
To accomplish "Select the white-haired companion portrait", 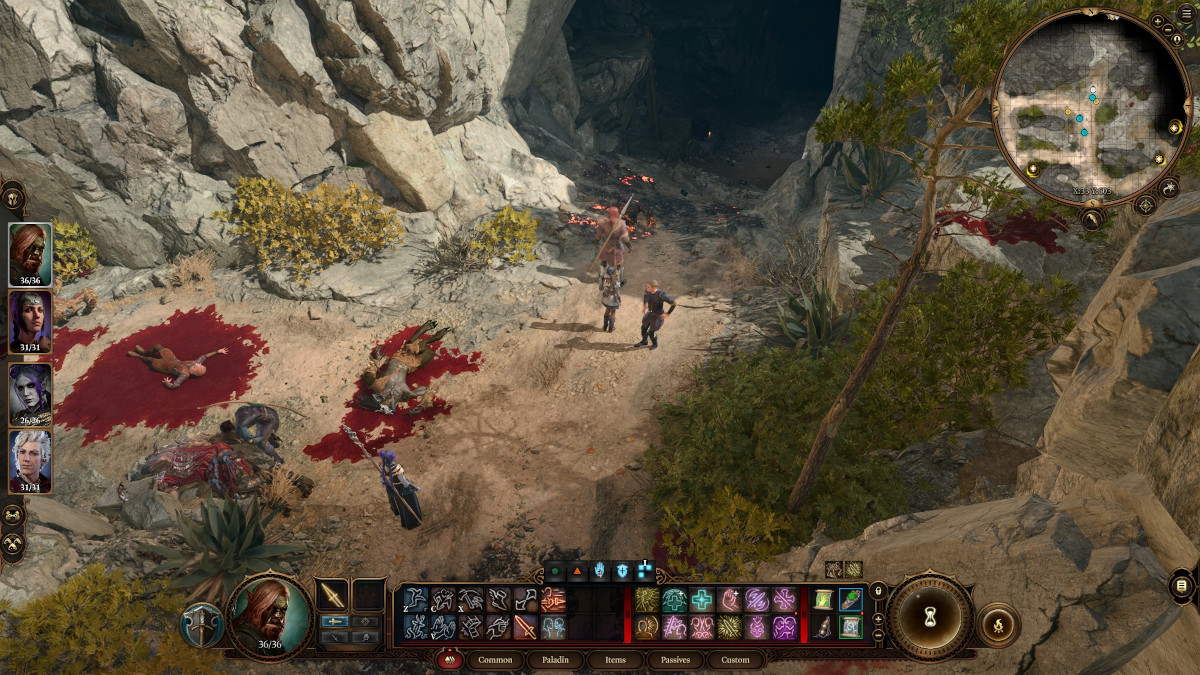I will 30,459.
